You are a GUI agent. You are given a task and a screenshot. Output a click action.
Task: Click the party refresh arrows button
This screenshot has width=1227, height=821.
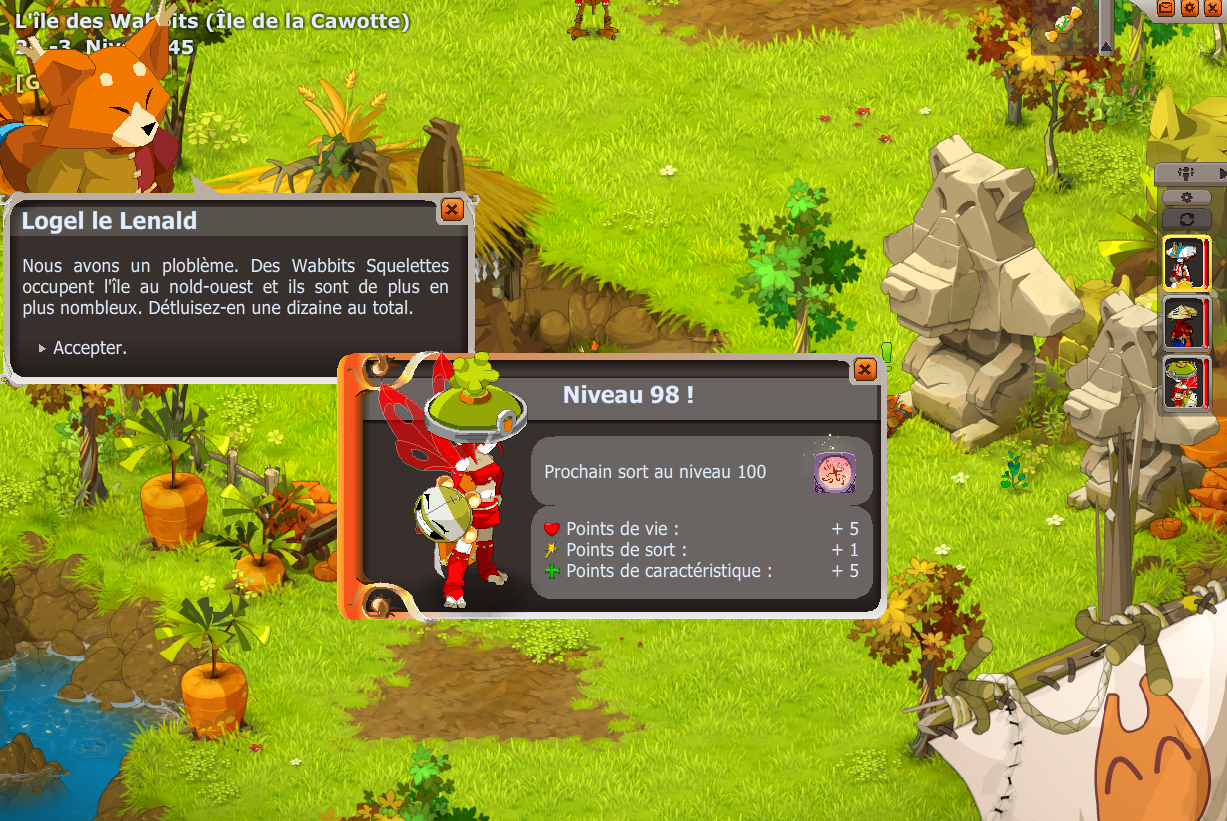(x=1187, y=219)
